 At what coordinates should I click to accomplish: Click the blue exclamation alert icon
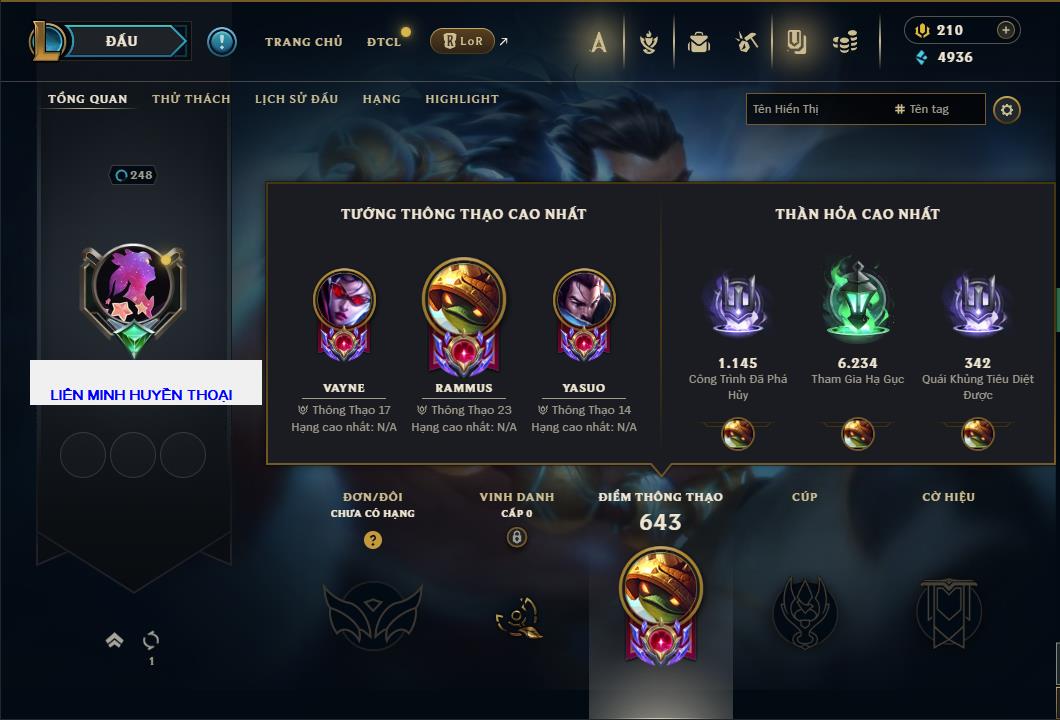pyautogui.click(x=222, y=41)
